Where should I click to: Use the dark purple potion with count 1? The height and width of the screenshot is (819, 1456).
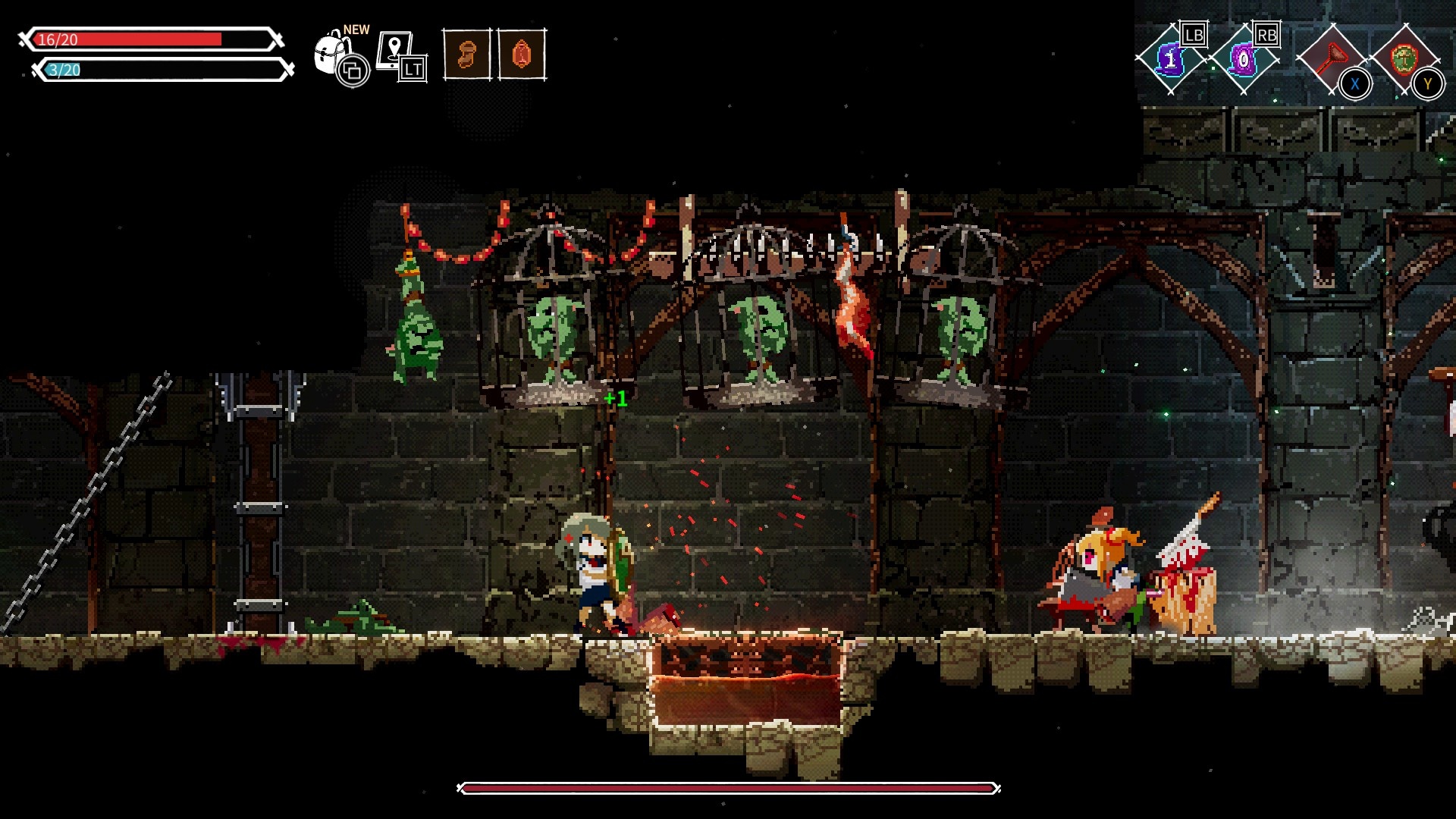pos(1171,59)
